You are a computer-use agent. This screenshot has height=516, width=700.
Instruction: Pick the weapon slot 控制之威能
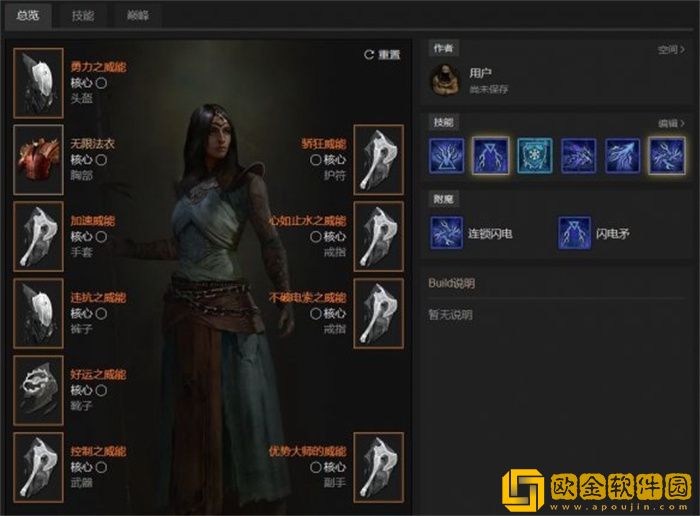[x=39, y=467]
